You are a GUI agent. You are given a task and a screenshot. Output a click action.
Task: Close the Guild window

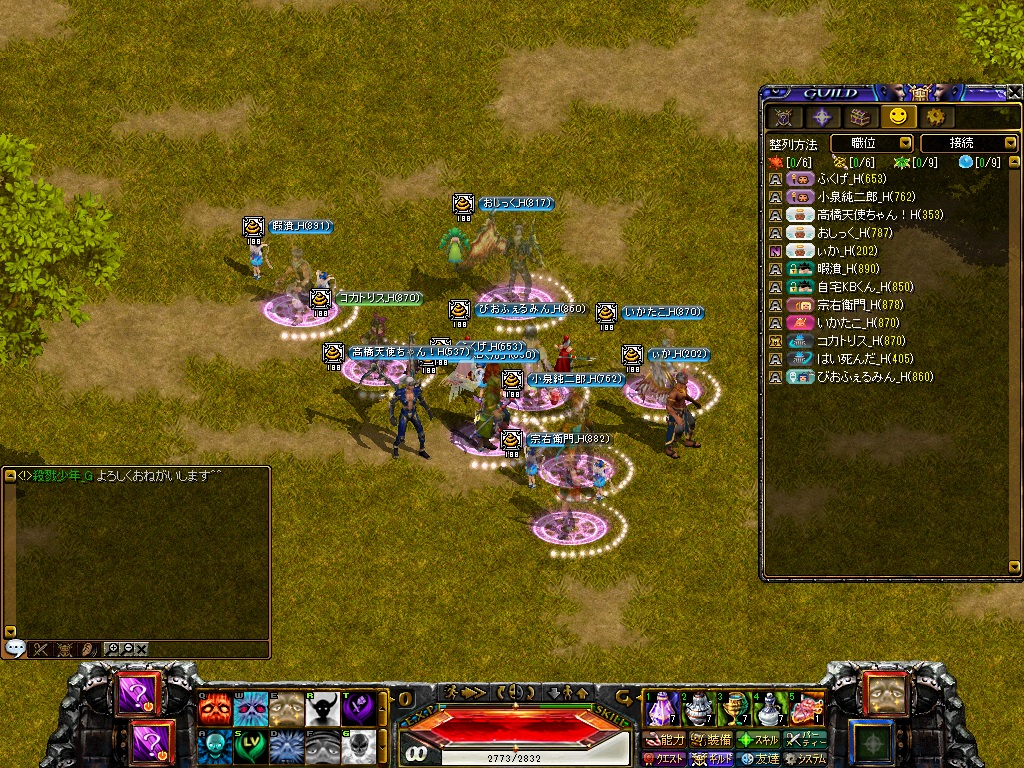(1015, 92)
